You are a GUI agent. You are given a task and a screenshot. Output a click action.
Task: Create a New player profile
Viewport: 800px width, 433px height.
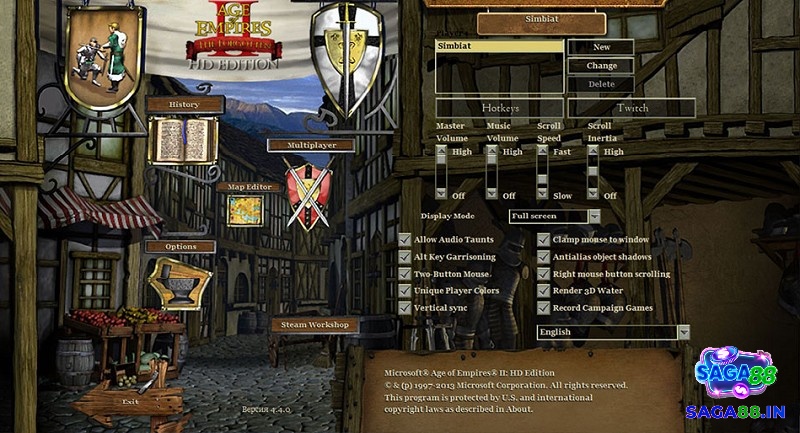(x=601, y=47)
